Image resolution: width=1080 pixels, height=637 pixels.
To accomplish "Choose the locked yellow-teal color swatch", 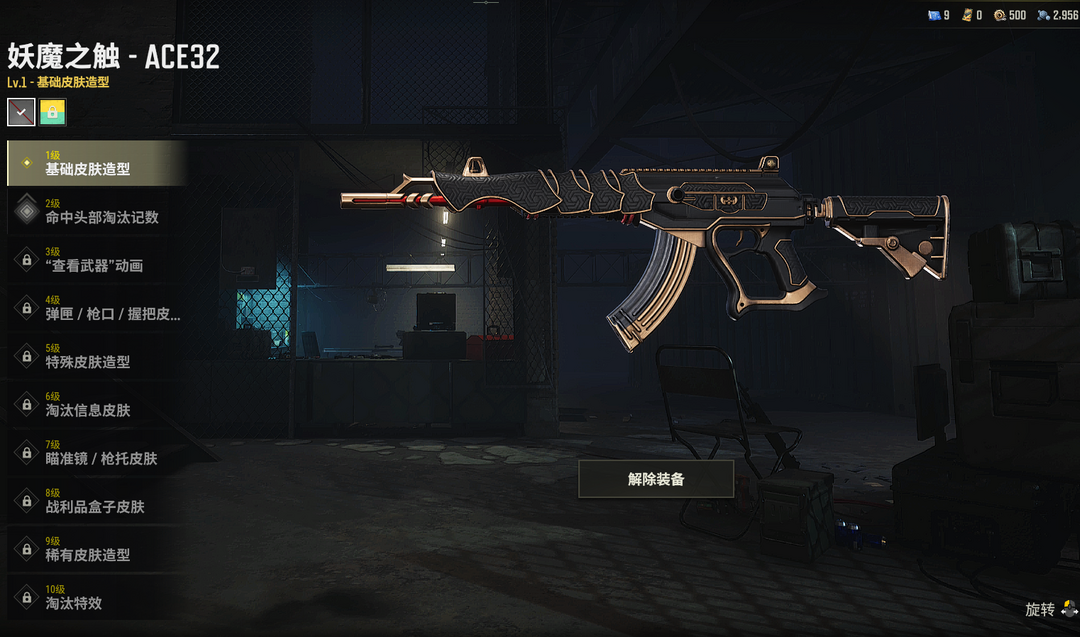I will (53, 112).
